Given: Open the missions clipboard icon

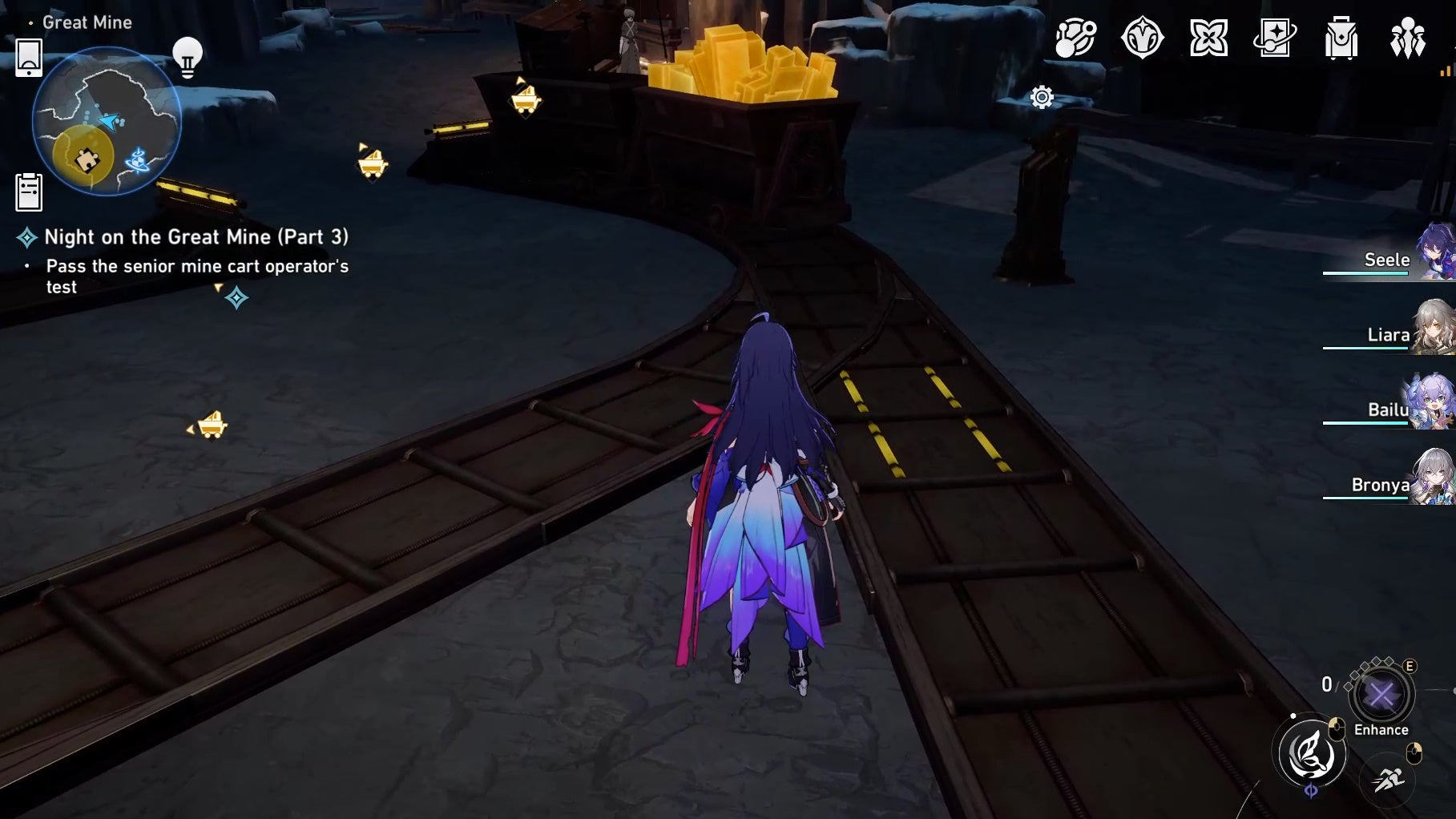Looking at the screenshot, I should (30, 190).
